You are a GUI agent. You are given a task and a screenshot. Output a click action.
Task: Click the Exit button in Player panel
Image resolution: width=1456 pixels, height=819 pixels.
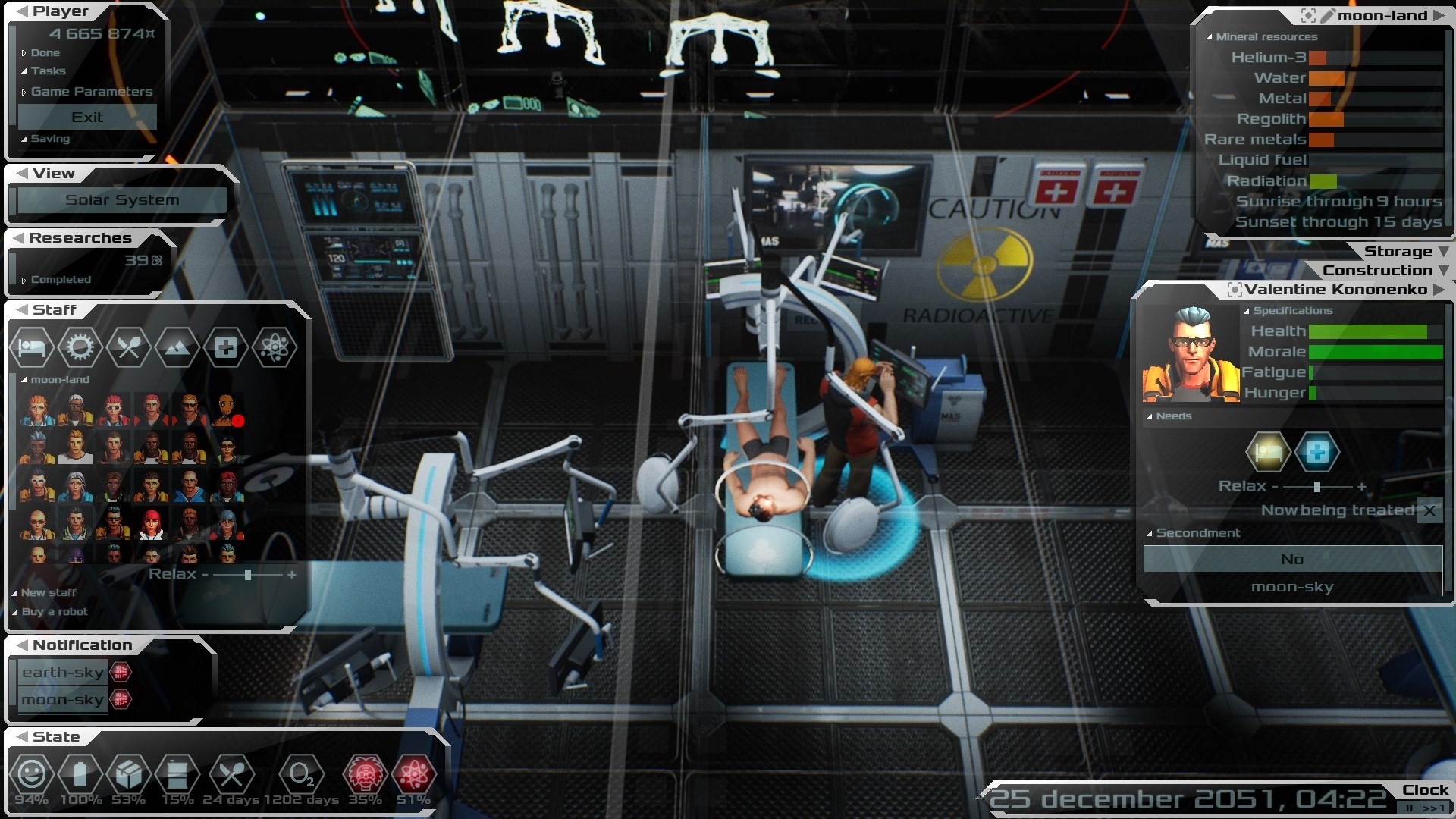(87, 117)
